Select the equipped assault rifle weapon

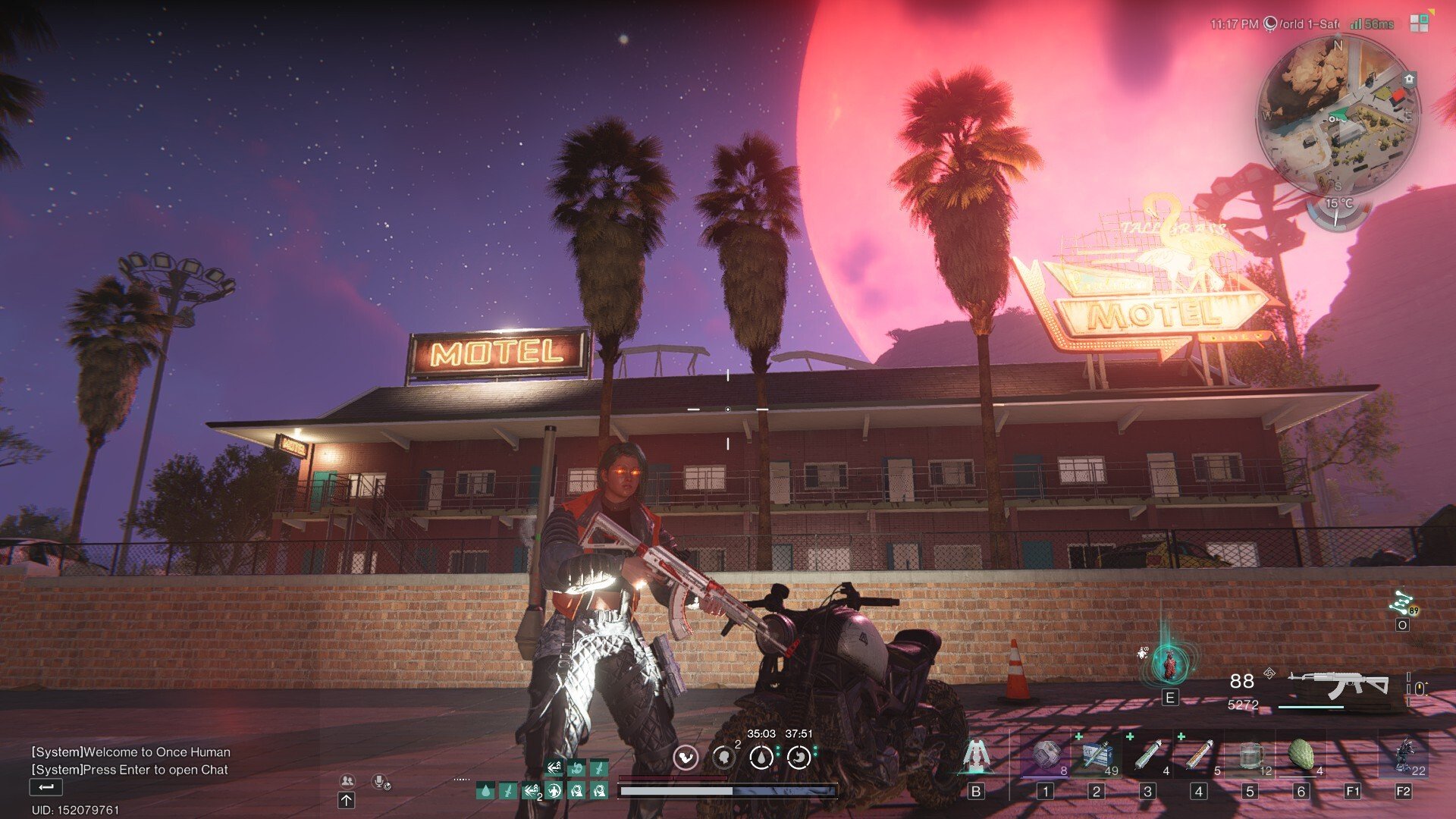point(1338,685)
